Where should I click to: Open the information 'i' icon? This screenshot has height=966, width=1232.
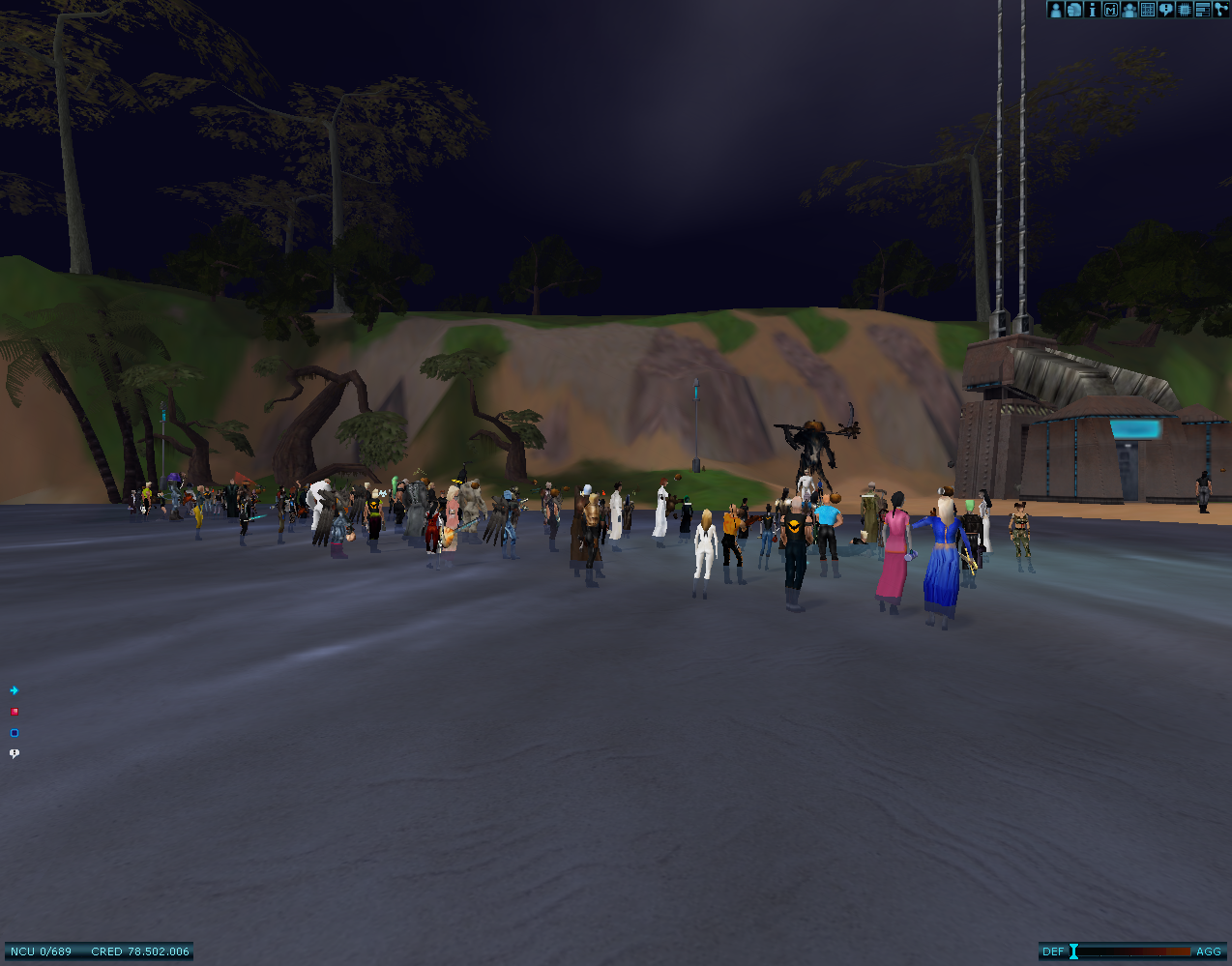pyautogui.click(x=1092, y=10)
